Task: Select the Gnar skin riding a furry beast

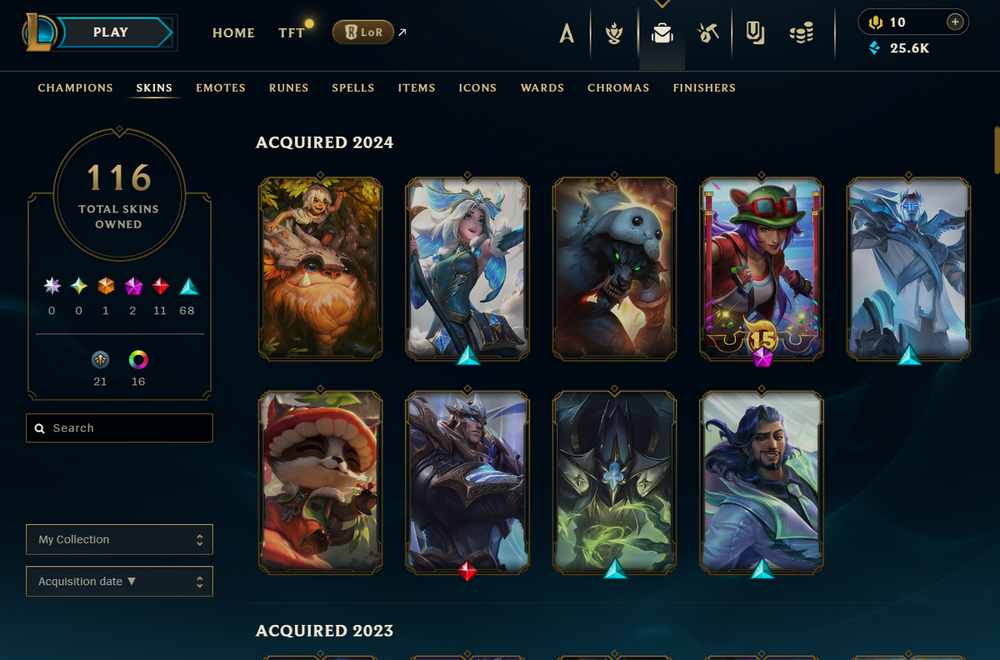Action: coord(320,268)
